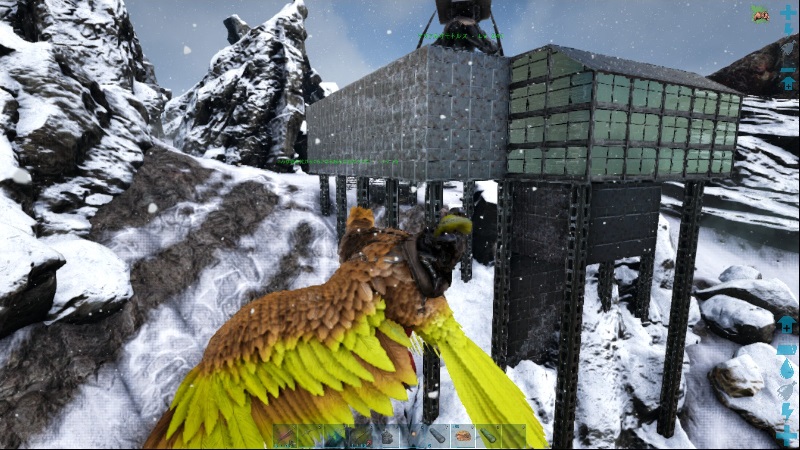The image size is (800, 450).
Task: Choose the green cylinder item hotbar slot
Action: pos(489,436)
